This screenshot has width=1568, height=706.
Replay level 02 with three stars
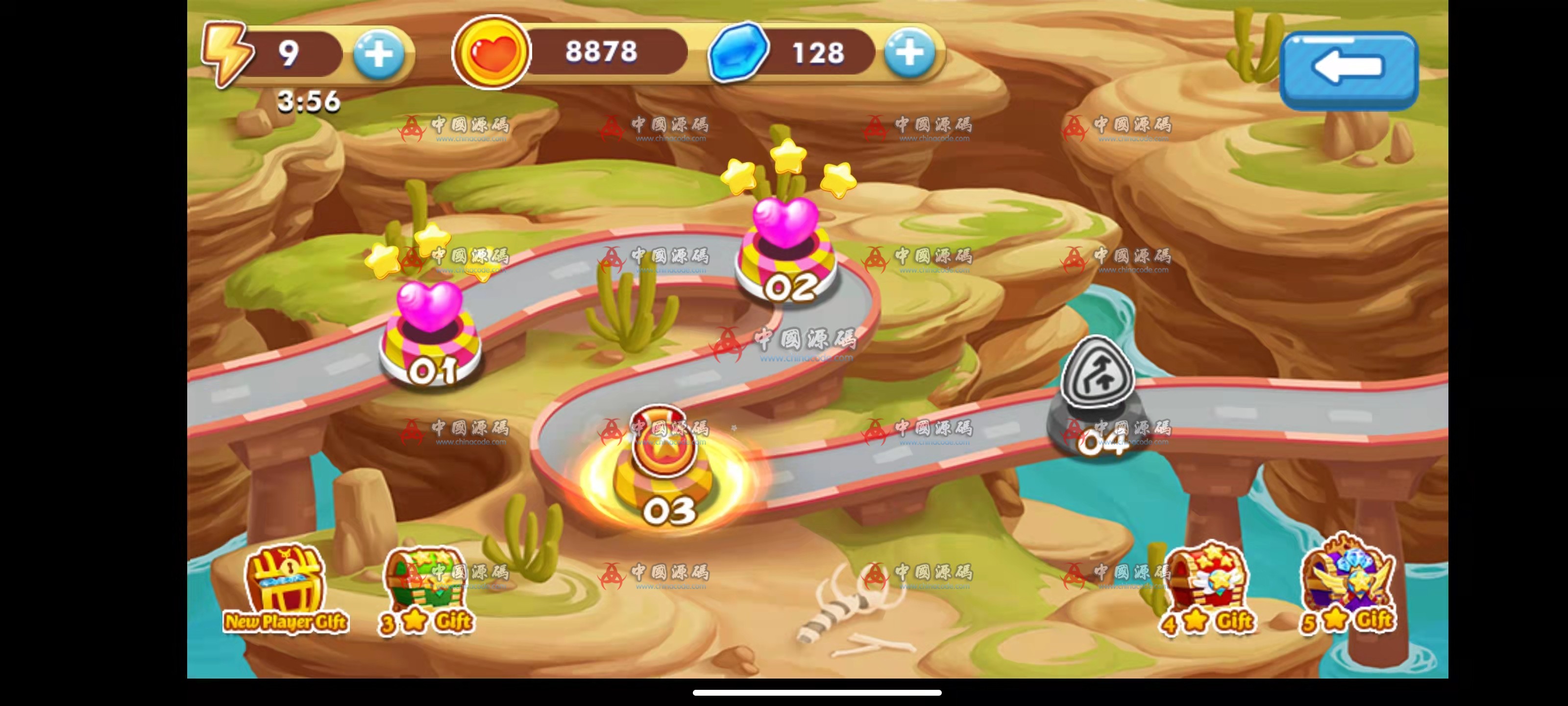coord(787,250)
